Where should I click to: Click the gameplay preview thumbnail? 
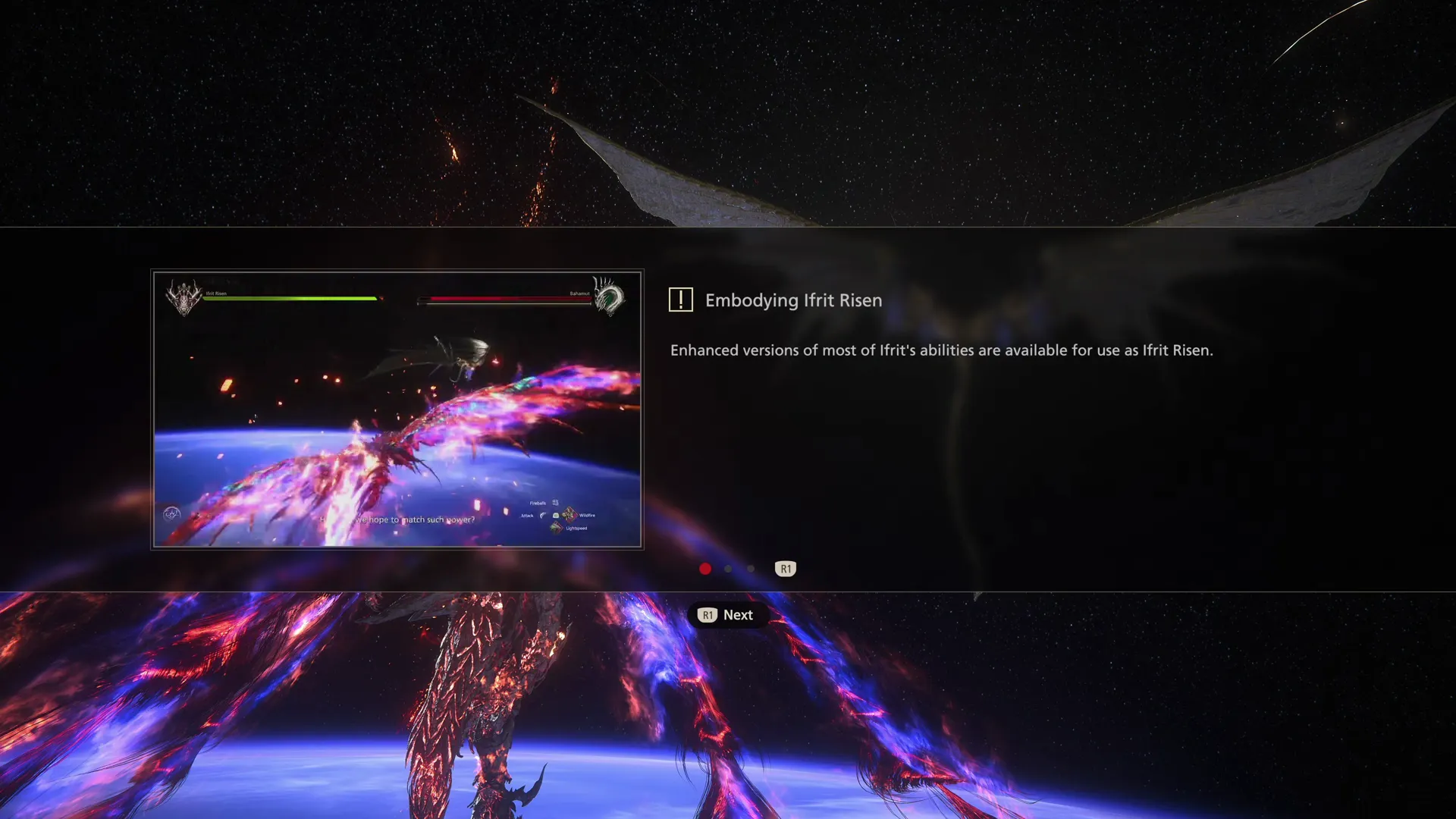(x=397, y=409)
